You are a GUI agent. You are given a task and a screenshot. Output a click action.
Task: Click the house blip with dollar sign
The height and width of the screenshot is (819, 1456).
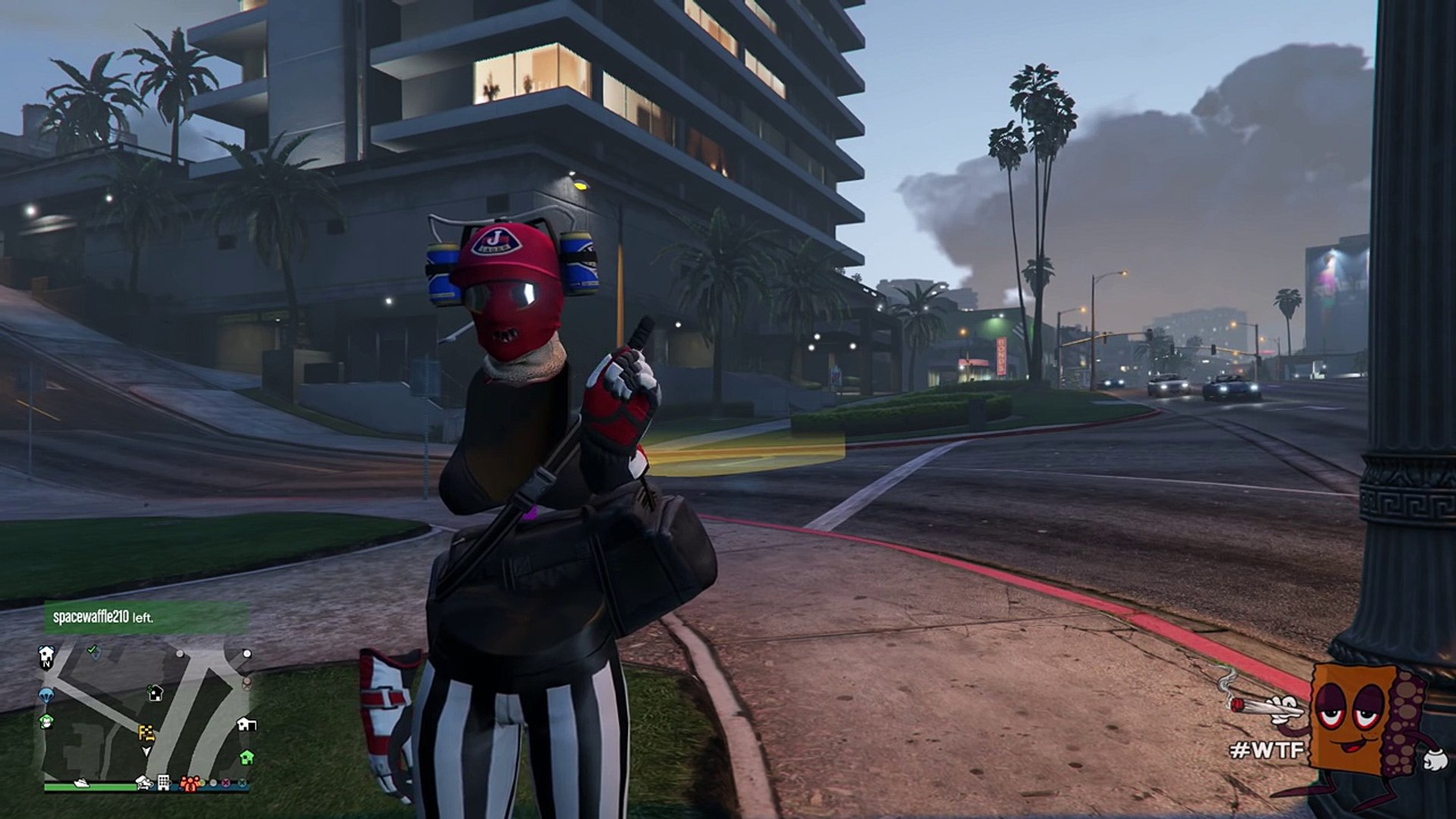point(155,693)
